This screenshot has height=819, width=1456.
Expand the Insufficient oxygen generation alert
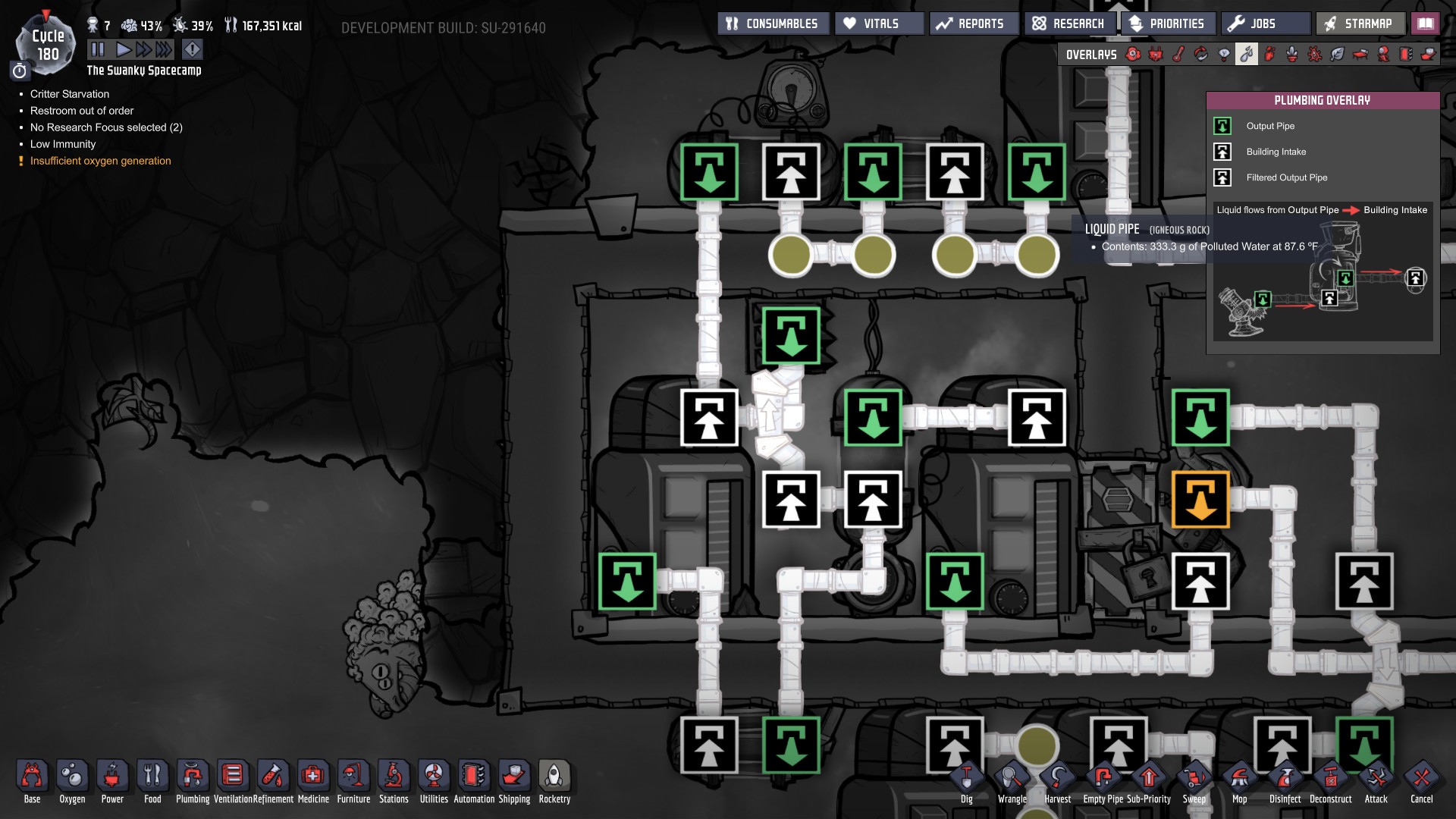pyautogui.click(x=99, y=161)
